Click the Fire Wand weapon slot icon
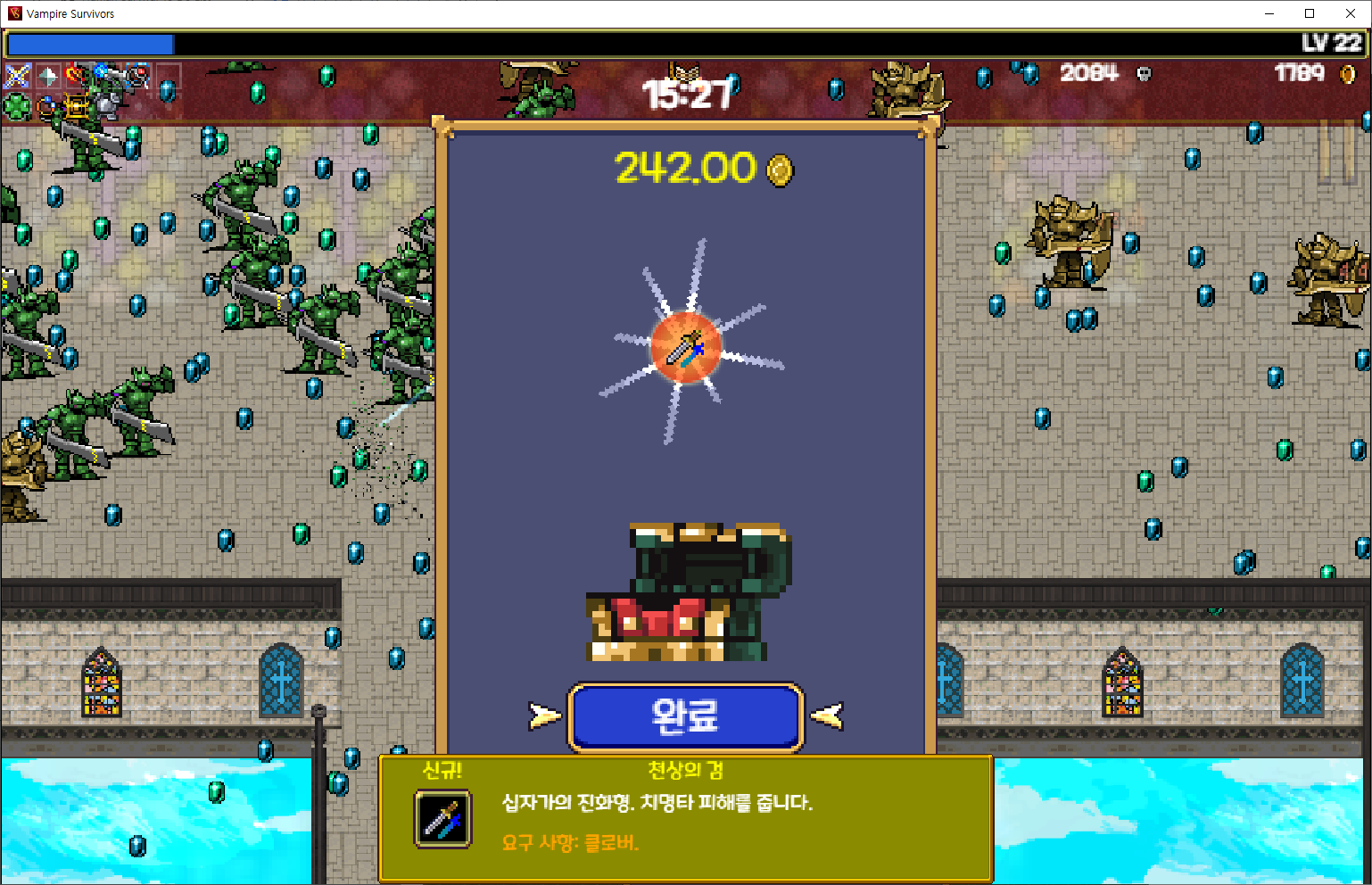Viewport: 1372px width, 885px height. [x=73, y=75]
